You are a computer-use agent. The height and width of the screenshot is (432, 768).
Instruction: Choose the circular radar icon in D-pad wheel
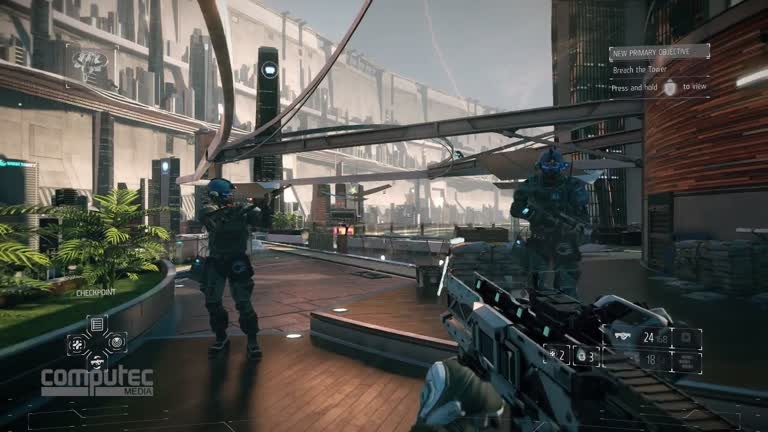click(117, 343)
